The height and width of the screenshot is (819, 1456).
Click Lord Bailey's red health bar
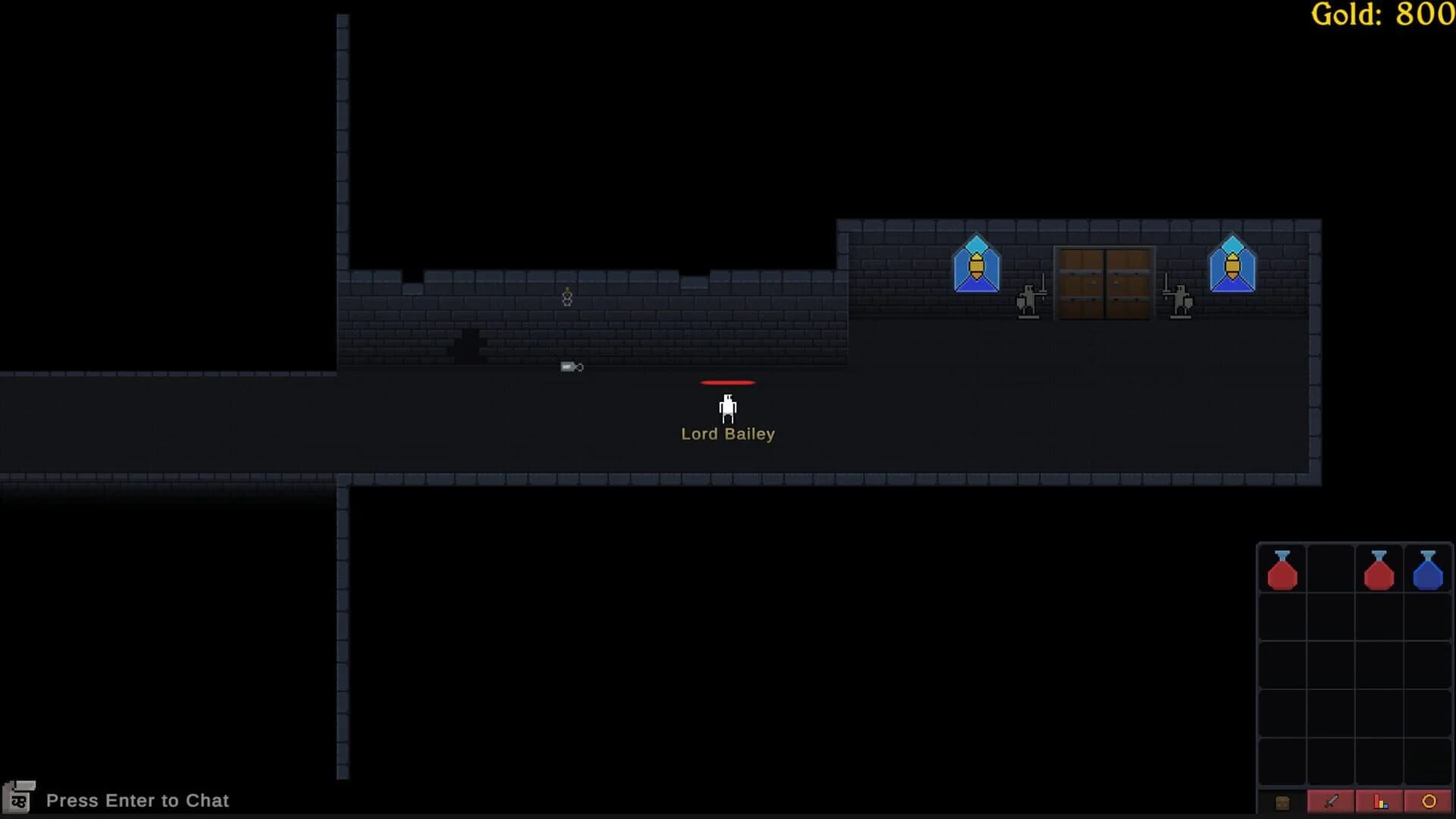pos(727,382)
